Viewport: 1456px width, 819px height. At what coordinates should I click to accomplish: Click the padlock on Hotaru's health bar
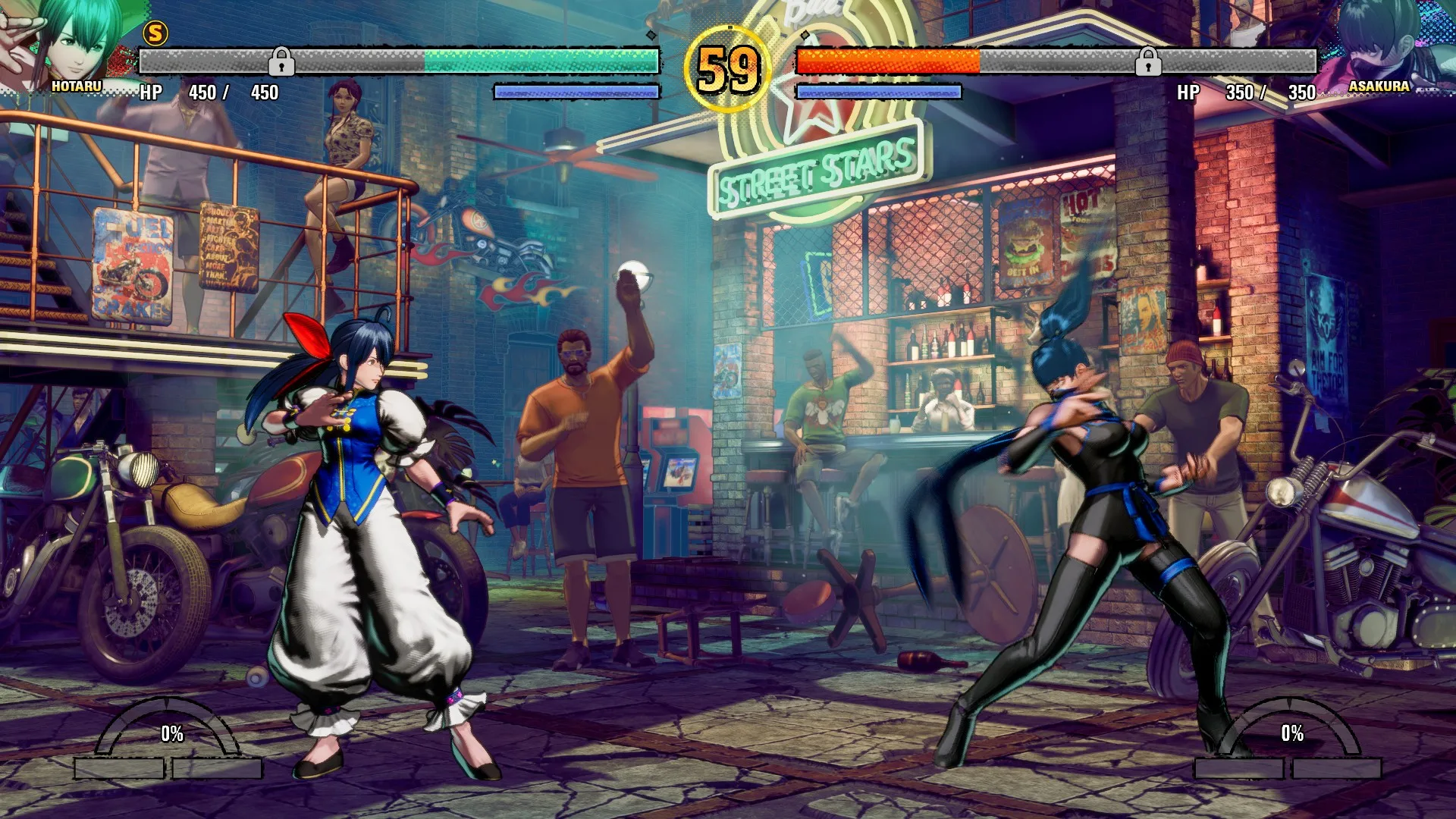coord(281,61)
